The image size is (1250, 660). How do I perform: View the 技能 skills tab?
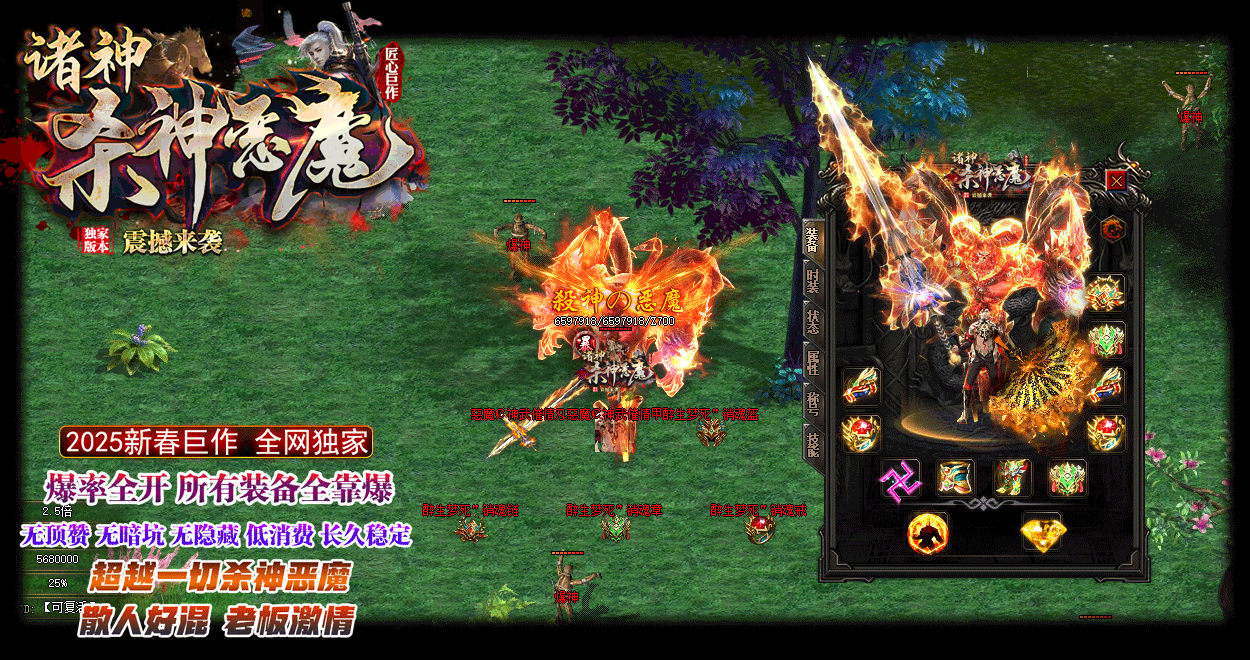tap(812, 443)
